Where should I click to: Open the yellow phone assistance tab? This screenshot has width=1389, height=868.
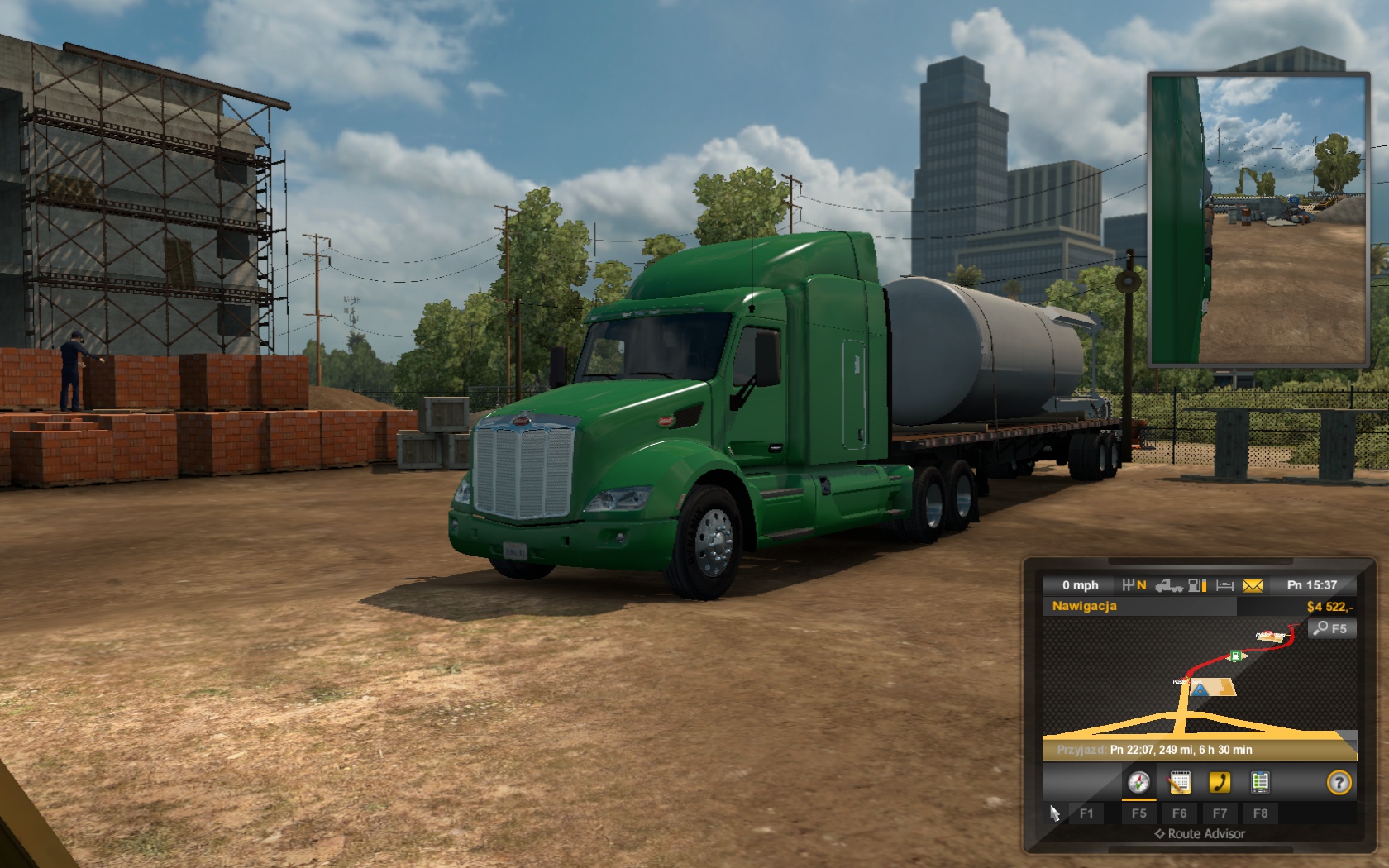(1220, 782)
